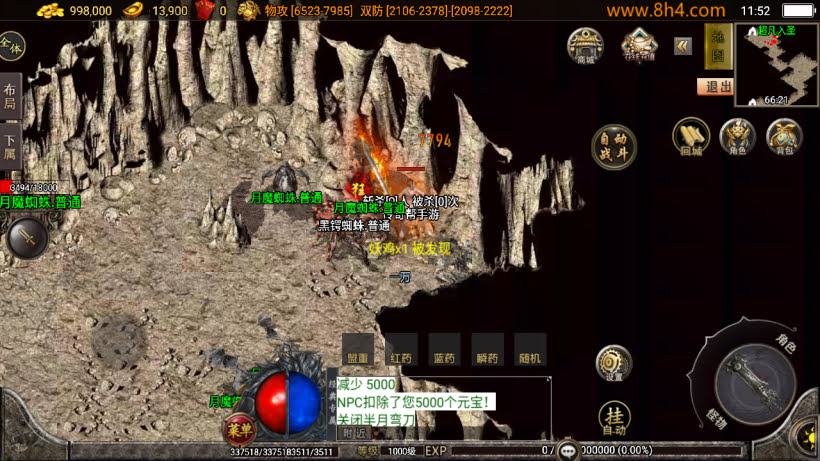
Task: Switch to the 布局 side tab
Action: point(10,97)
